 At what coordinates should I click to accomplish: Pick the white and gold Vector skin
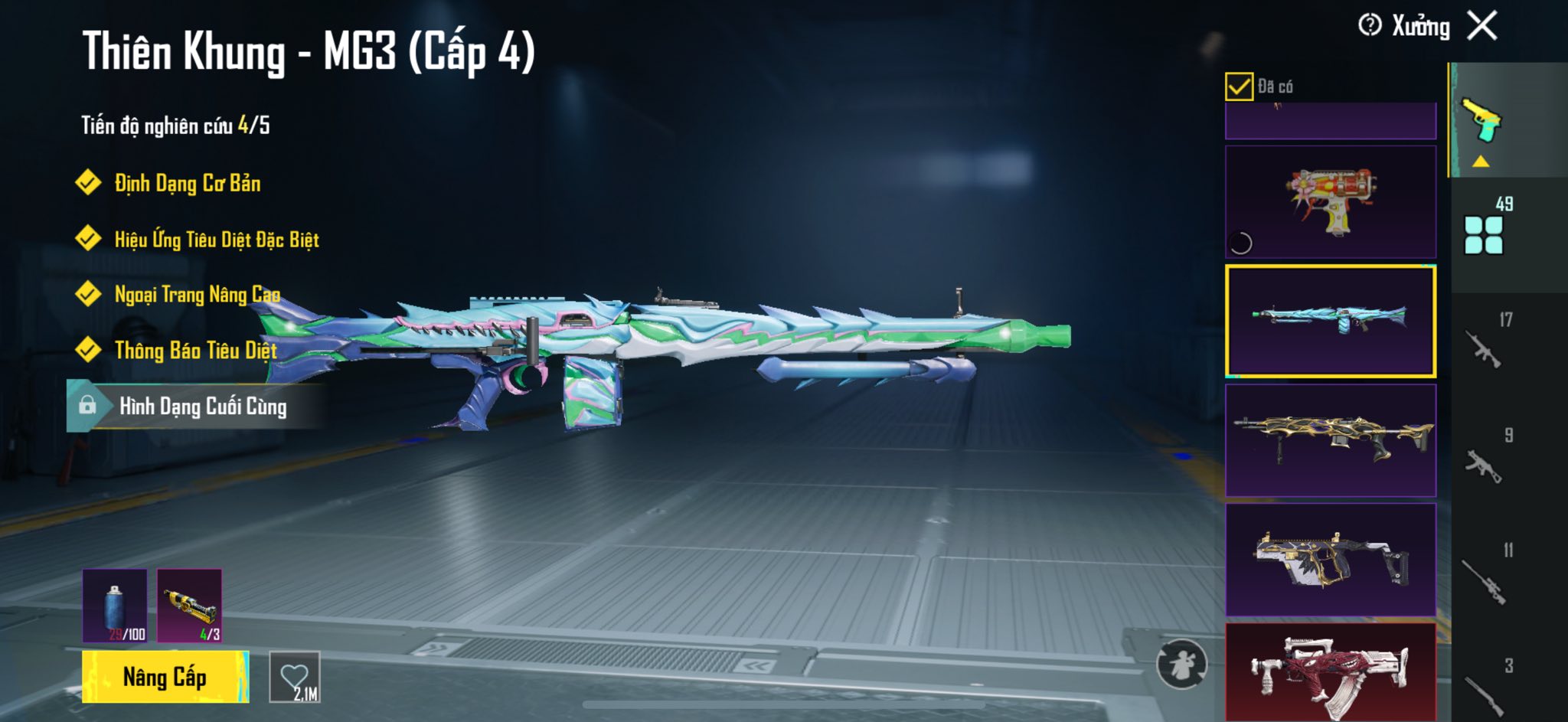[x=1331, y=560]
